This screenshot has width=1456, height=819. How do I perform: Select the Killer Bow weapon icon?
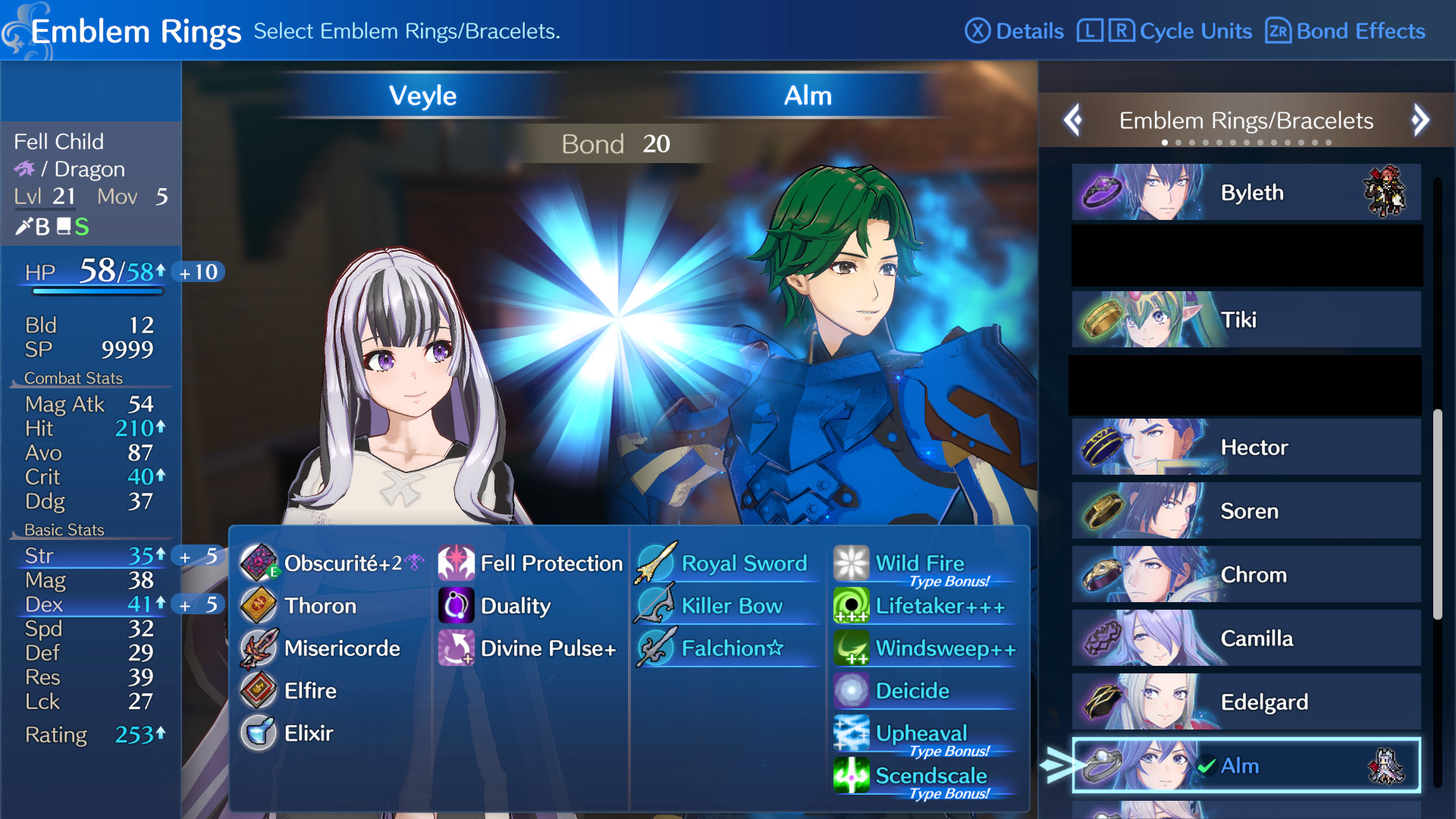657,606
